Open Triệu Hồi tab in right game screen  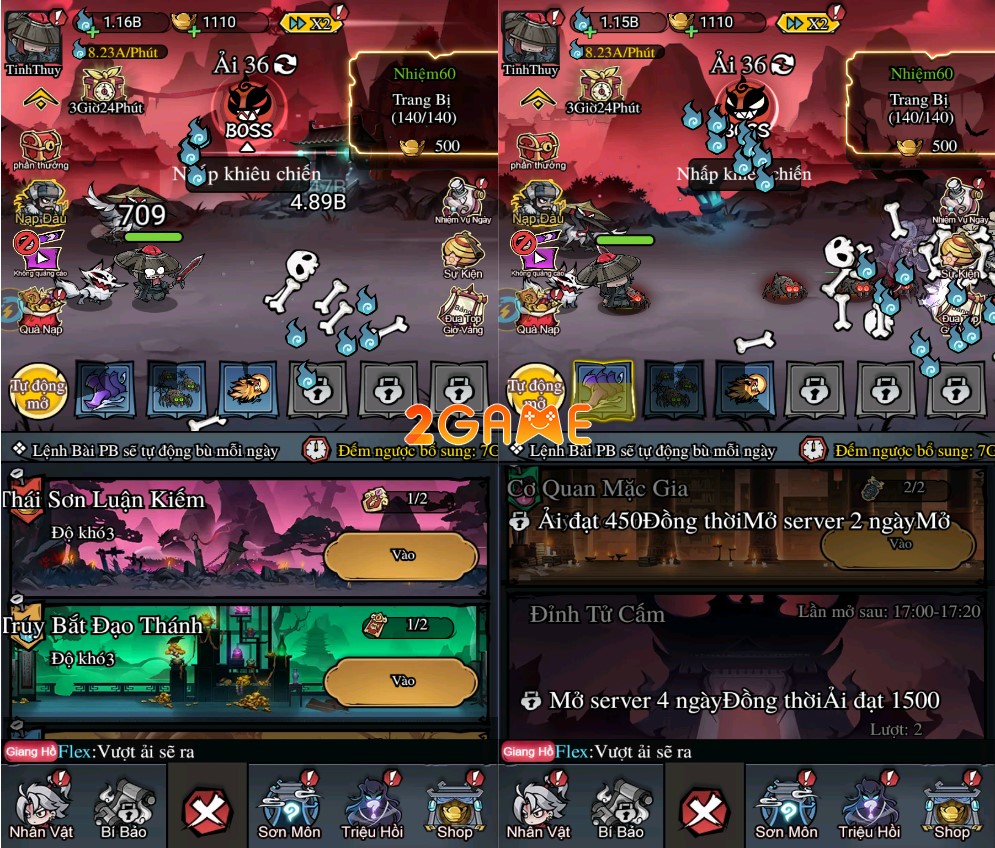871,807
